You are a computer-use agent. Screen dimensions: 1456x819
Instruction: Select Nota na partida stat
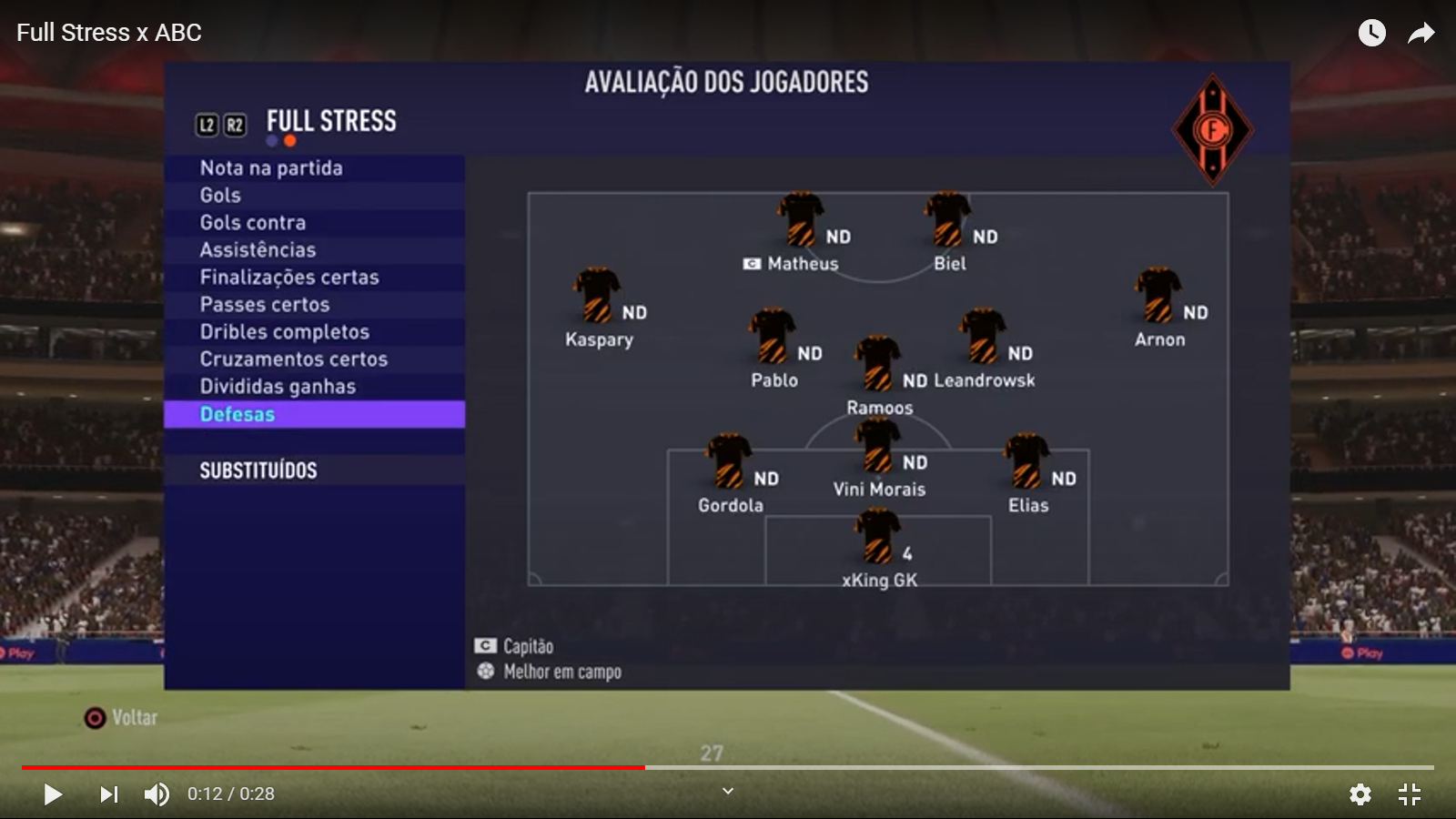271,168
